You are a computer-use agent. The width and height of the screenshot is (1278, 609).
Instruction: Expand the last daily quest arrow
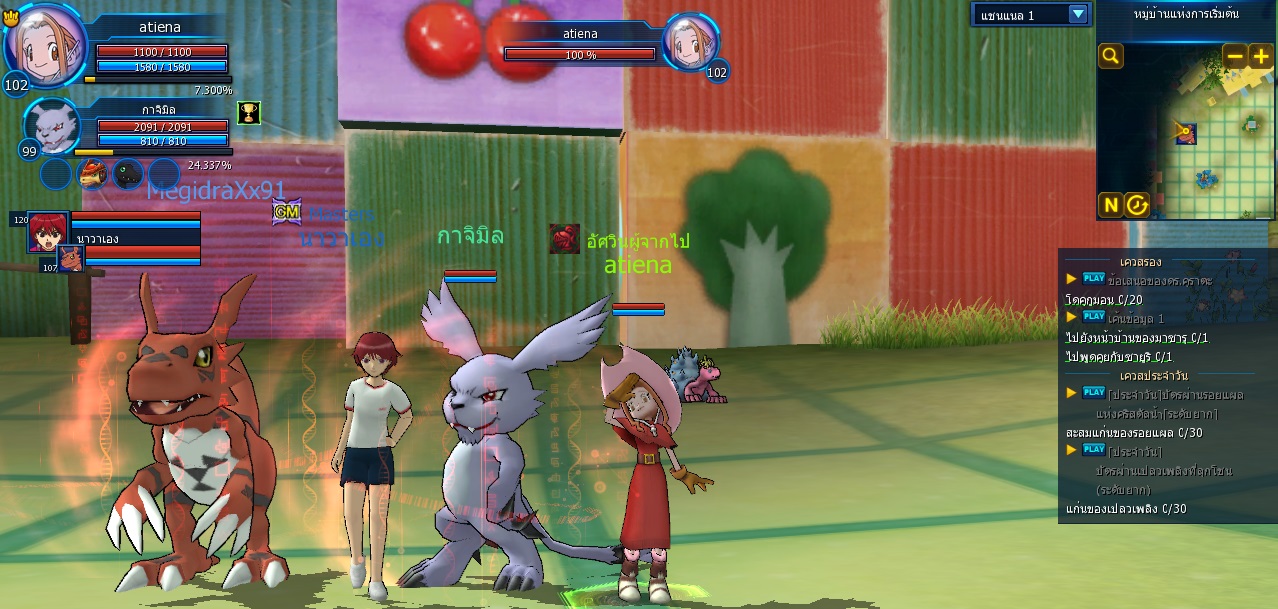tap(1072, 450)
